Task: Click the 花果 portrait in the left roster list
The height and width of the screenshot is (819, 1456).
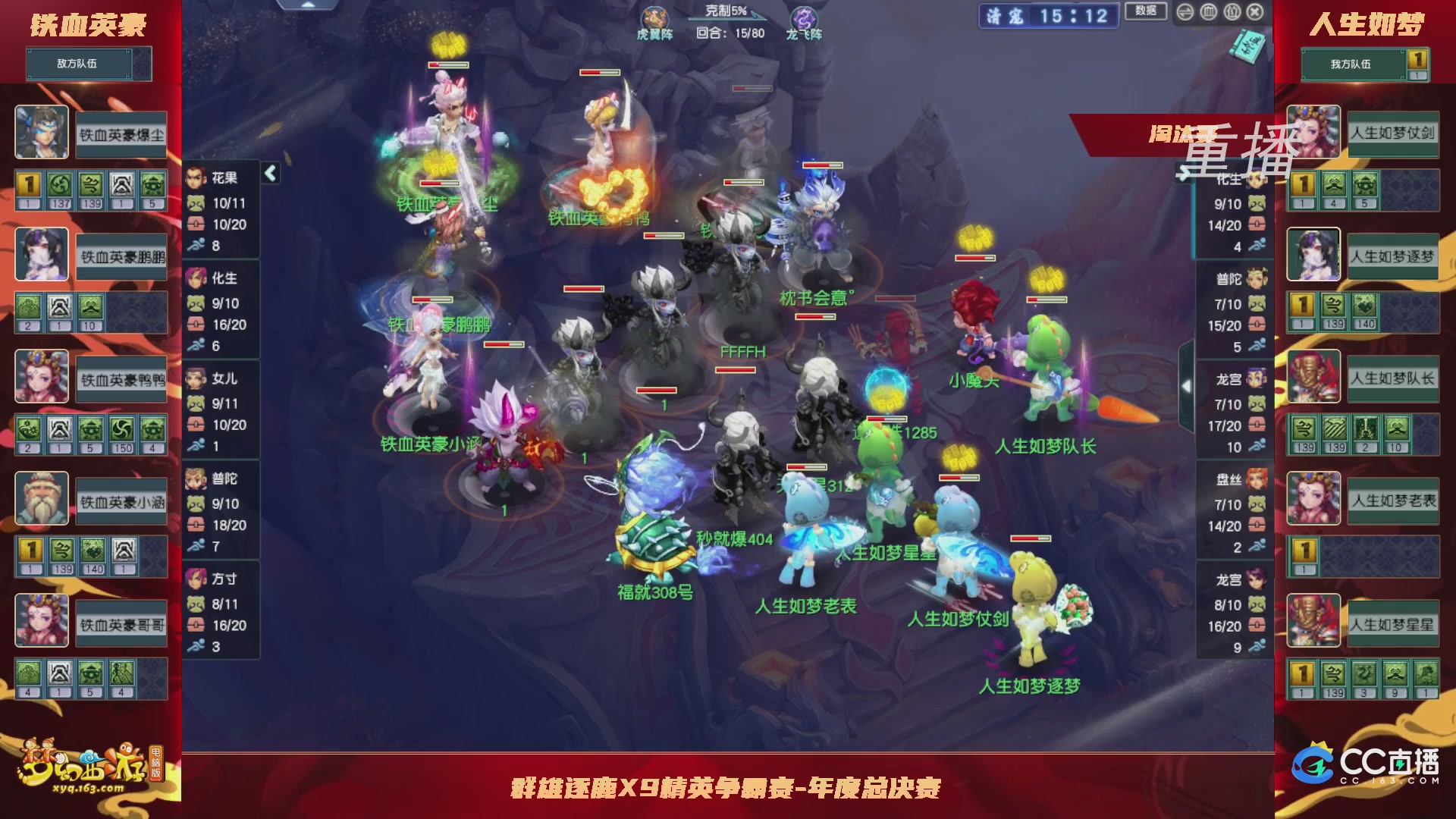Action: pyautogui.click(x=196, y=177)
